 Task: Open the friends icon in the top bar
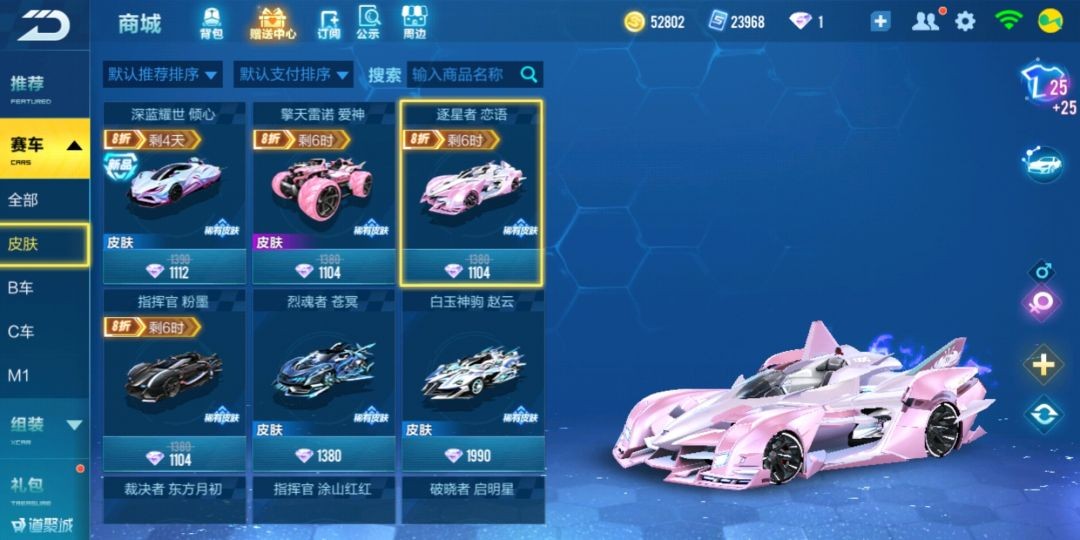(x=926, y=21)
